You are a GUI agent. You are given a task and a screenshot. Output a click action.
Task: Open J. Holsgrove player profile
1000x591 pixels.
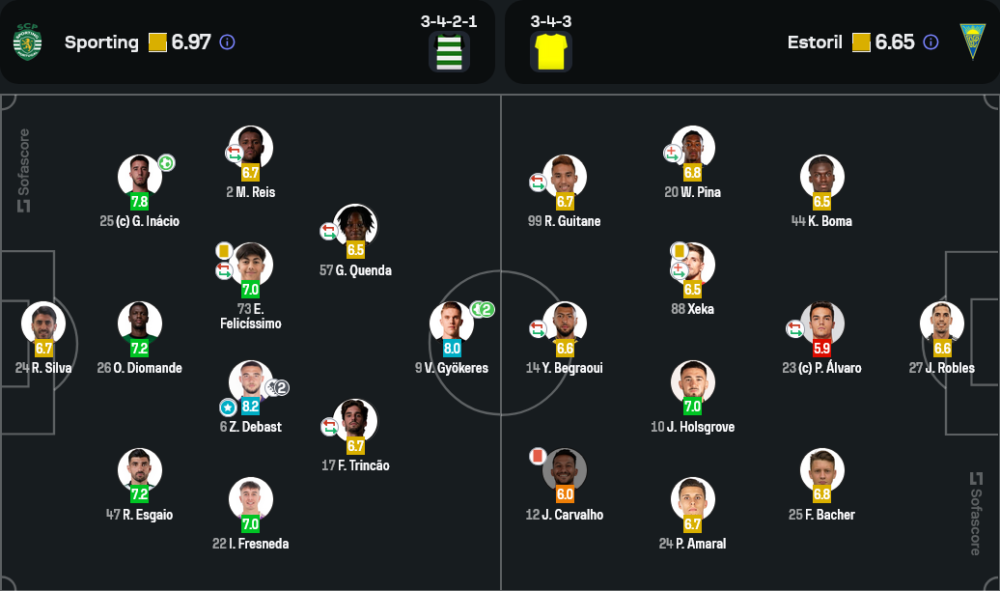click(x=693, y=383)
